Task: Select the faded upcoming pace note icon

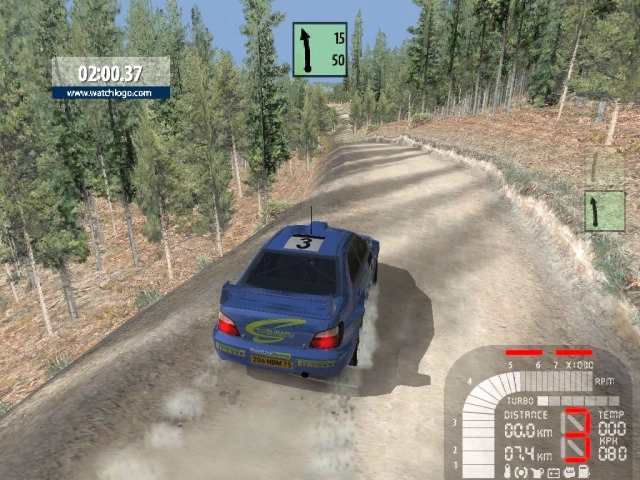Action: 604,211
